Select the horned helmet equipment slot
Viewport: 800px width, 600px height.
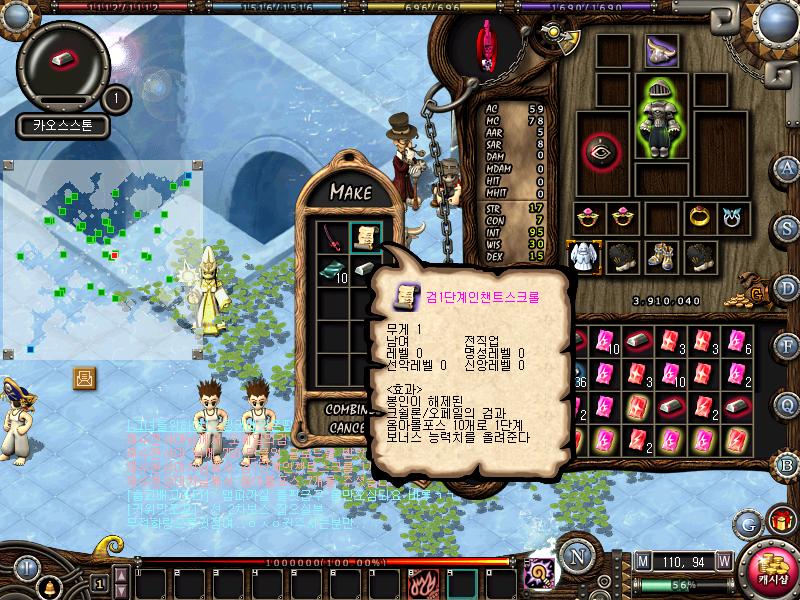click(x=660, y=49)
